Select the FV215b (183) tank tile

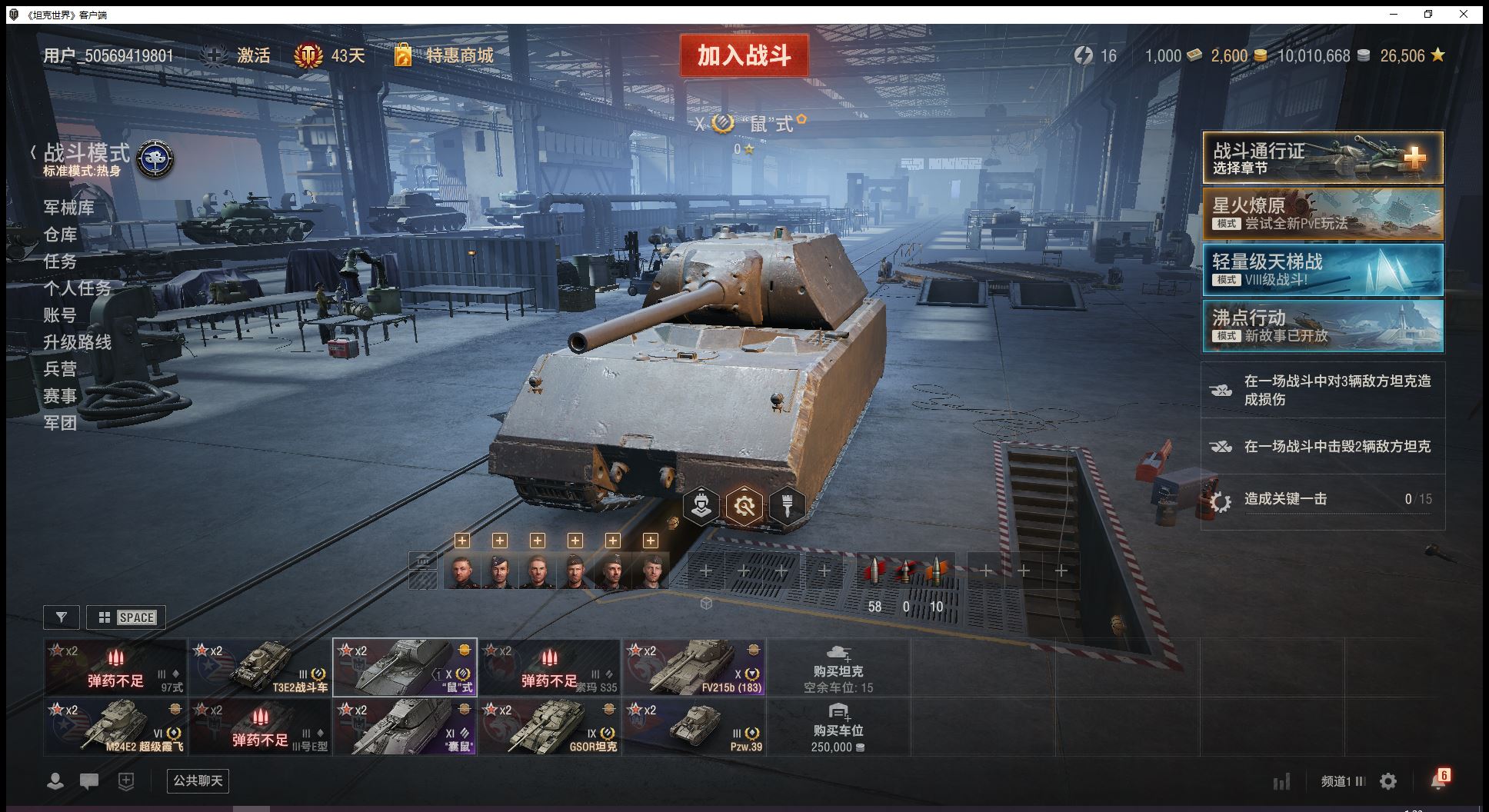pyautogui.click(x=694, y=667)
